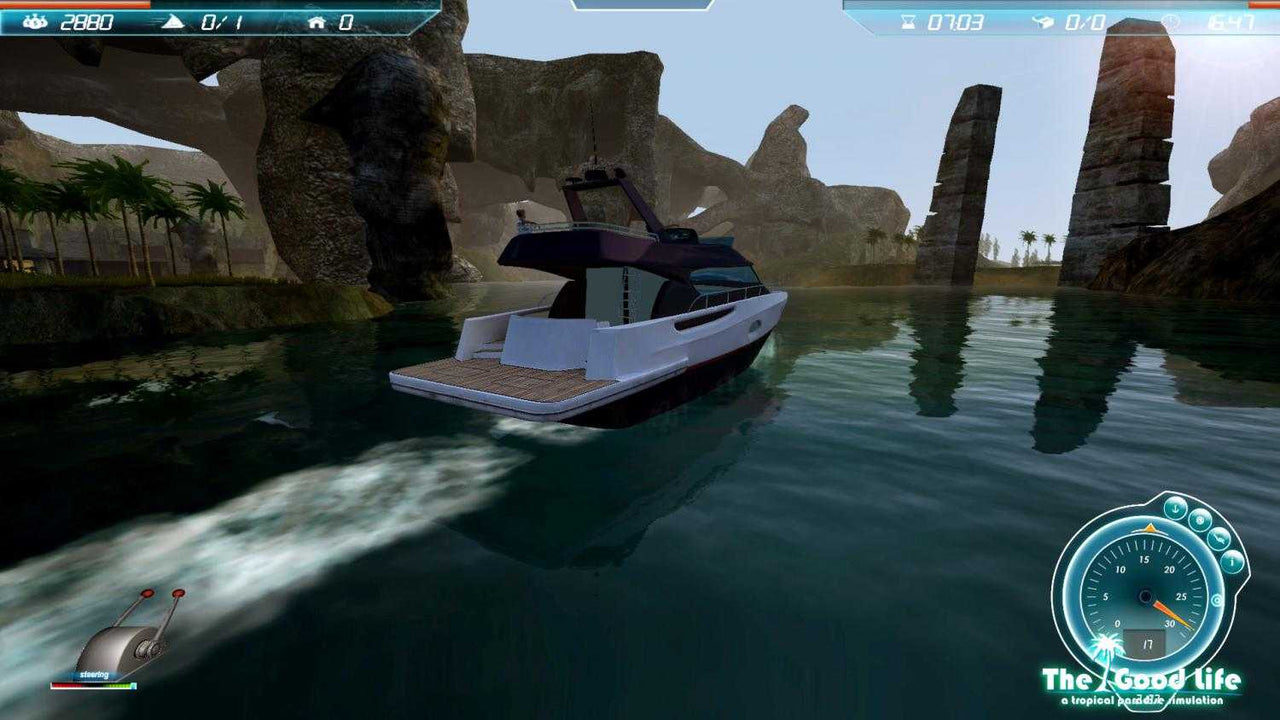Toggle the small target circle on the gauge edge

click(1216, 600)
